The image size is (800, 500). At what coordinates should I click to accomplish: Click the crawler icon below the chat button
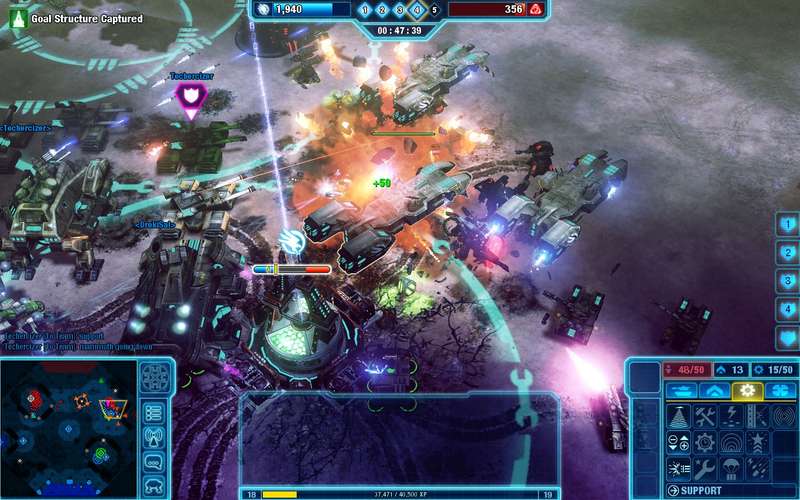point(154,485)
